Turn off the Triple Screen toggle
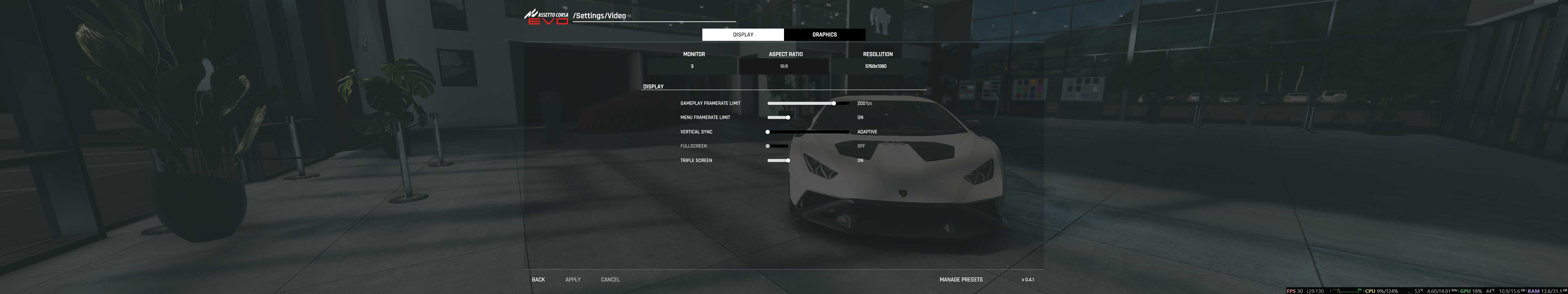 point(779,161)
